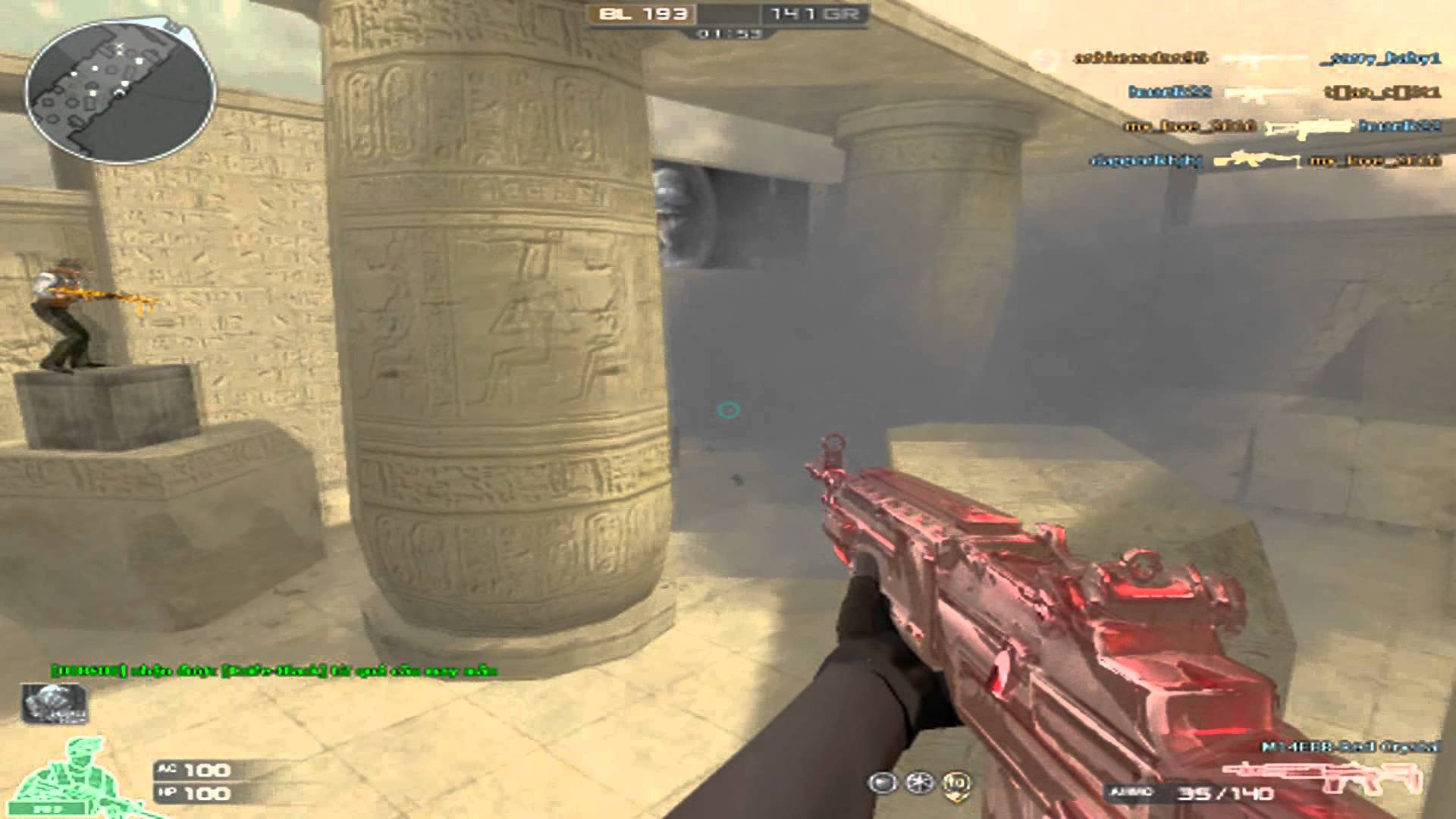Click the gold shield badge icon

pyautogui.click(x=959, y=783)
